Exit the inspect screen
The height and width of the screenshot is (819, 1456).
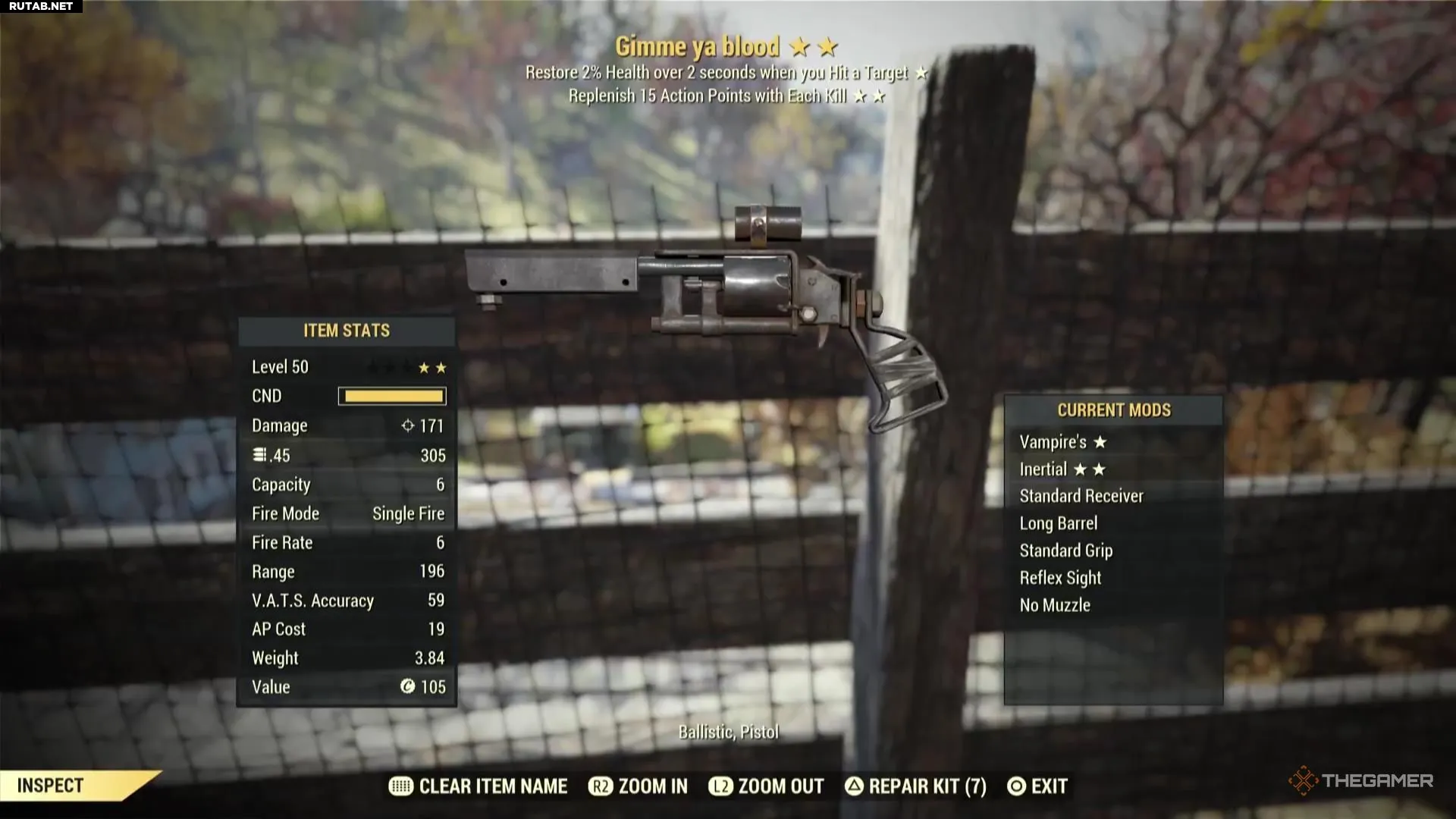(1037, 786)
